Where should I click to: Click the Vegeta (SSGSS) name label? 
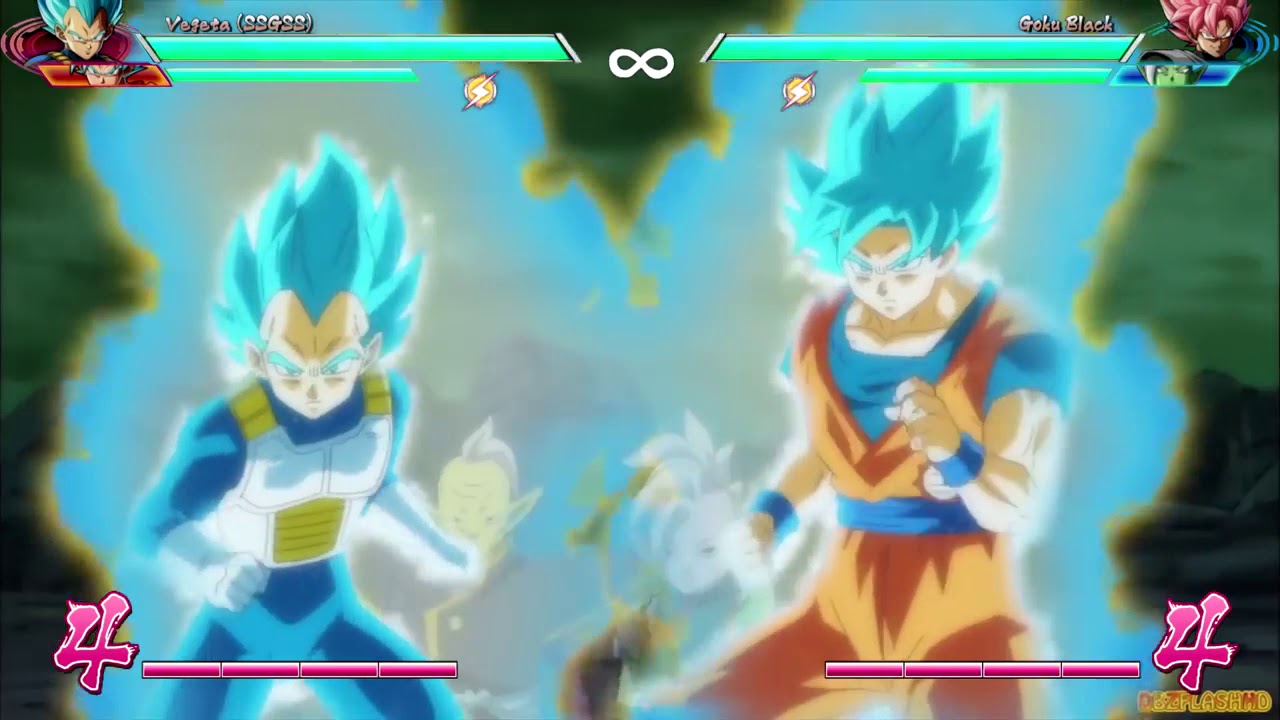pyautogui.click(x=237, y=27)
